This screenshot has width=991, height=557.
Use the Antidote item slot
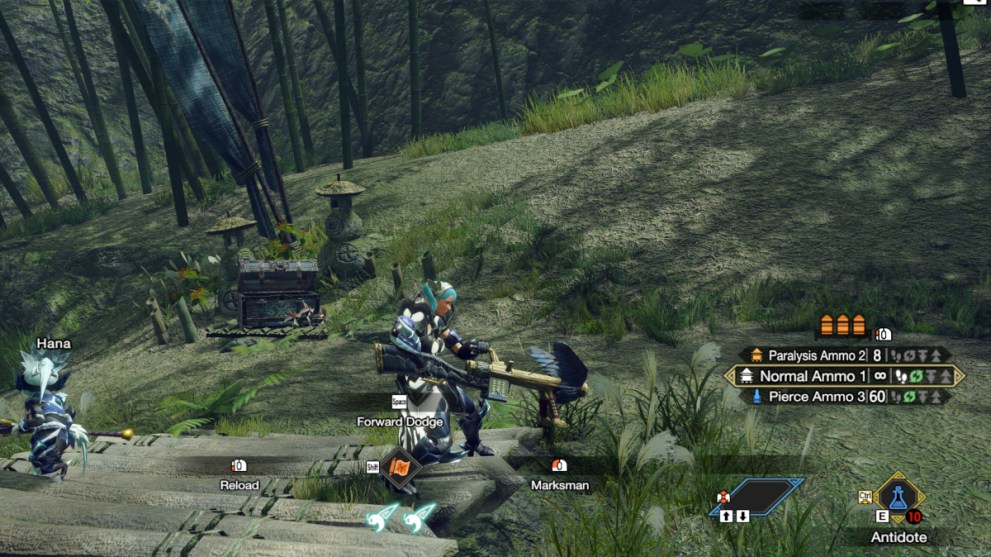point(898,496)
